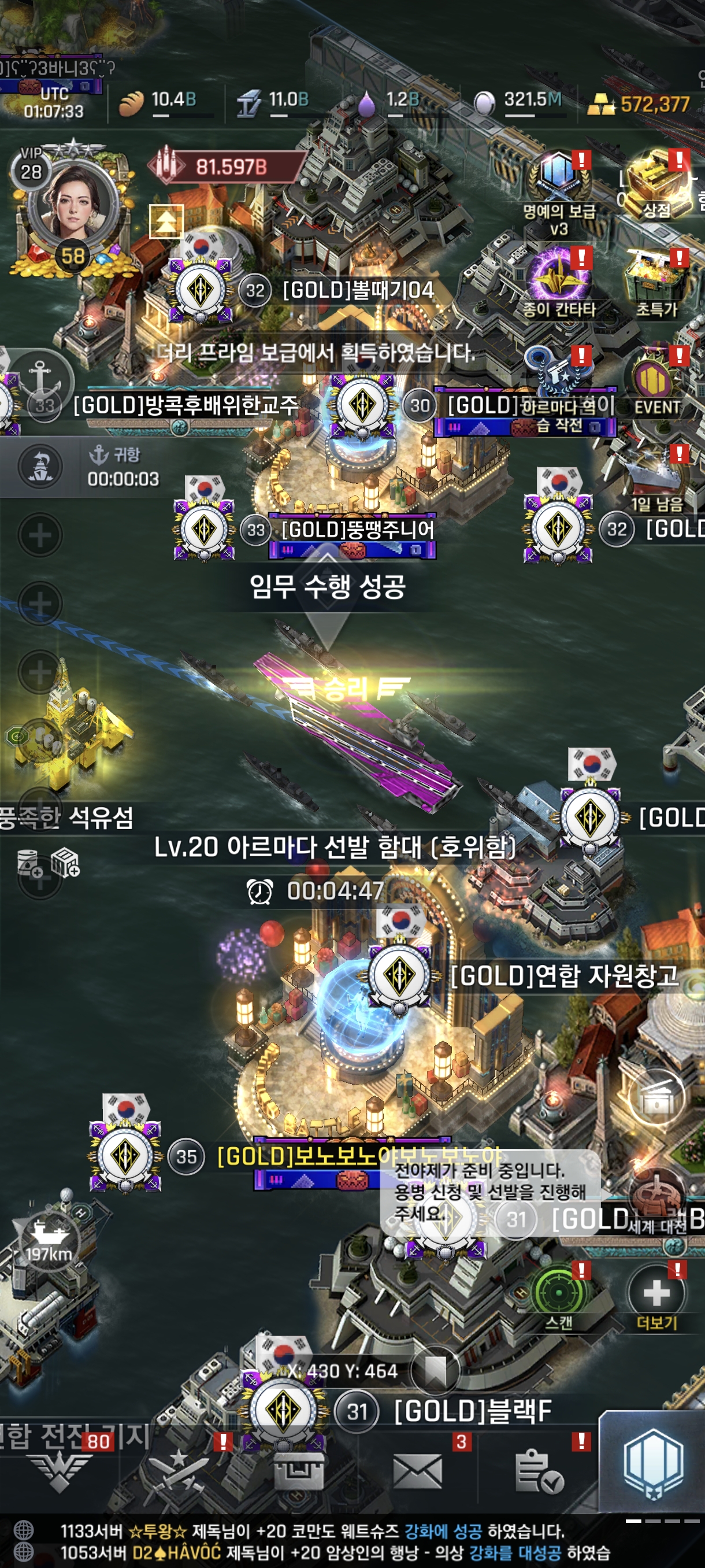Tap the yellow double-arrow buff icon
705x1568 pixels.
[166, 221]
